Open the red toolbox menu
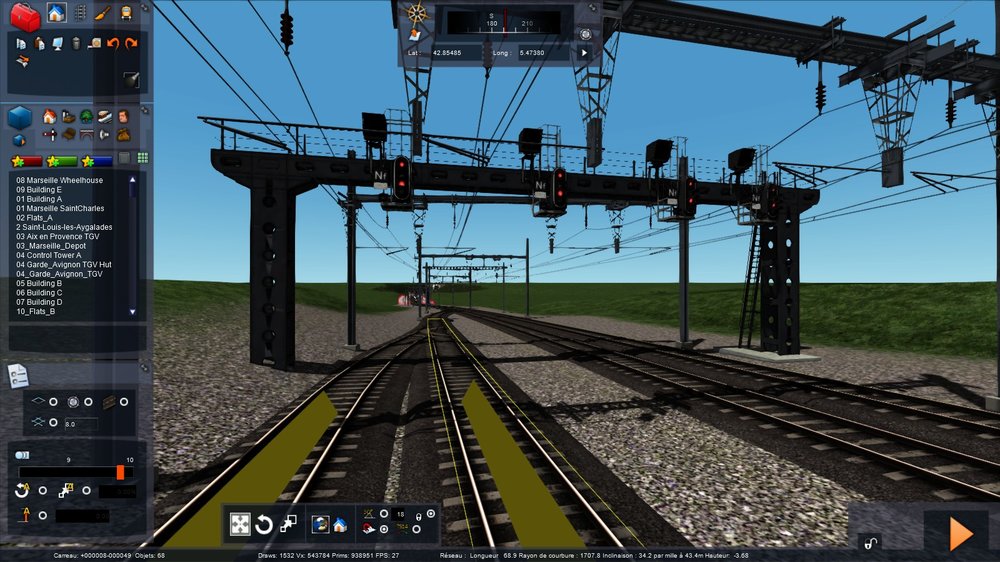 click(23, 15)
